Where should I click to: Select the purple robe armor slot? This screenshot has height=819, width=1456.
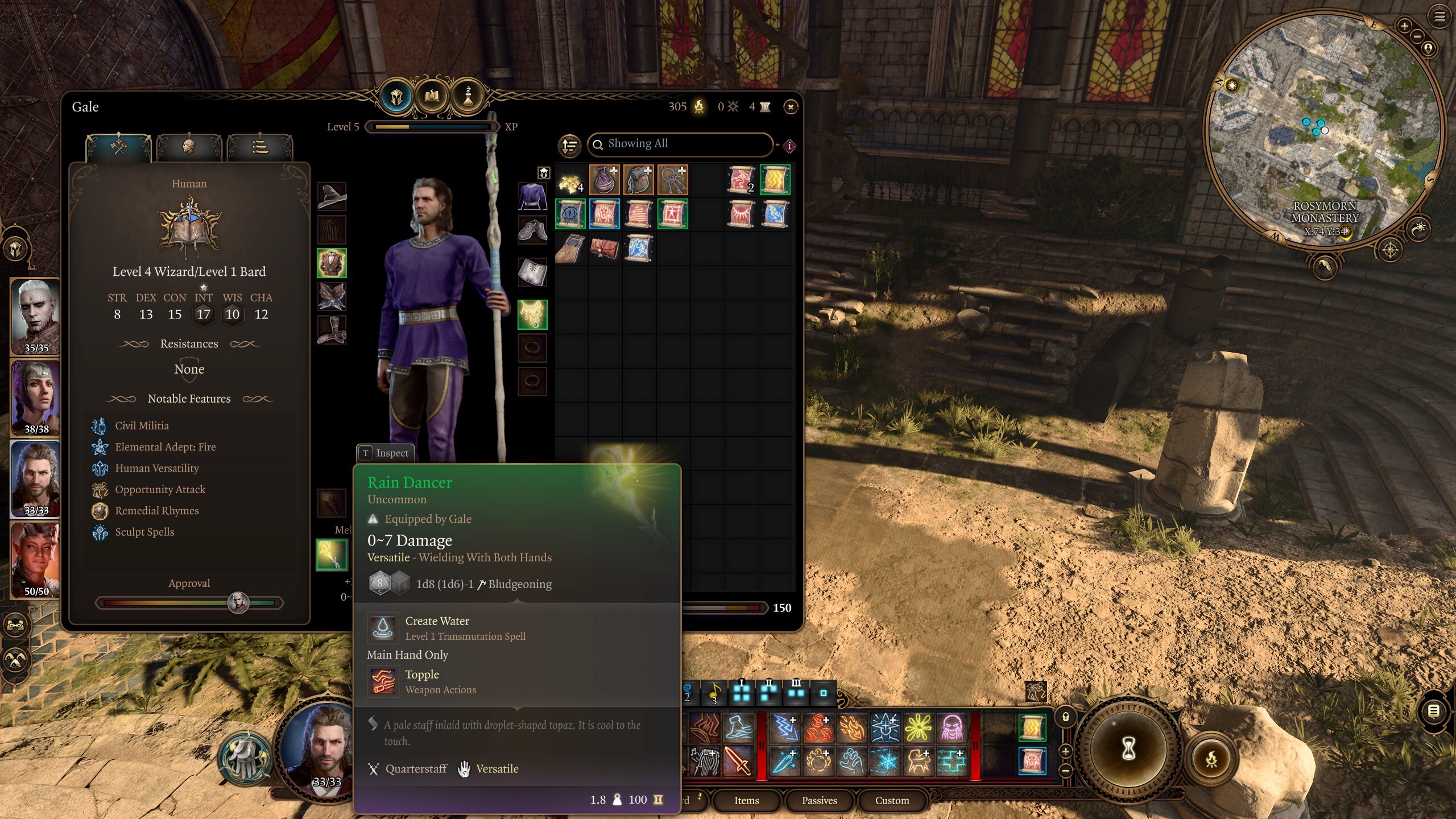pyautogui.click(x=532, y=196)
